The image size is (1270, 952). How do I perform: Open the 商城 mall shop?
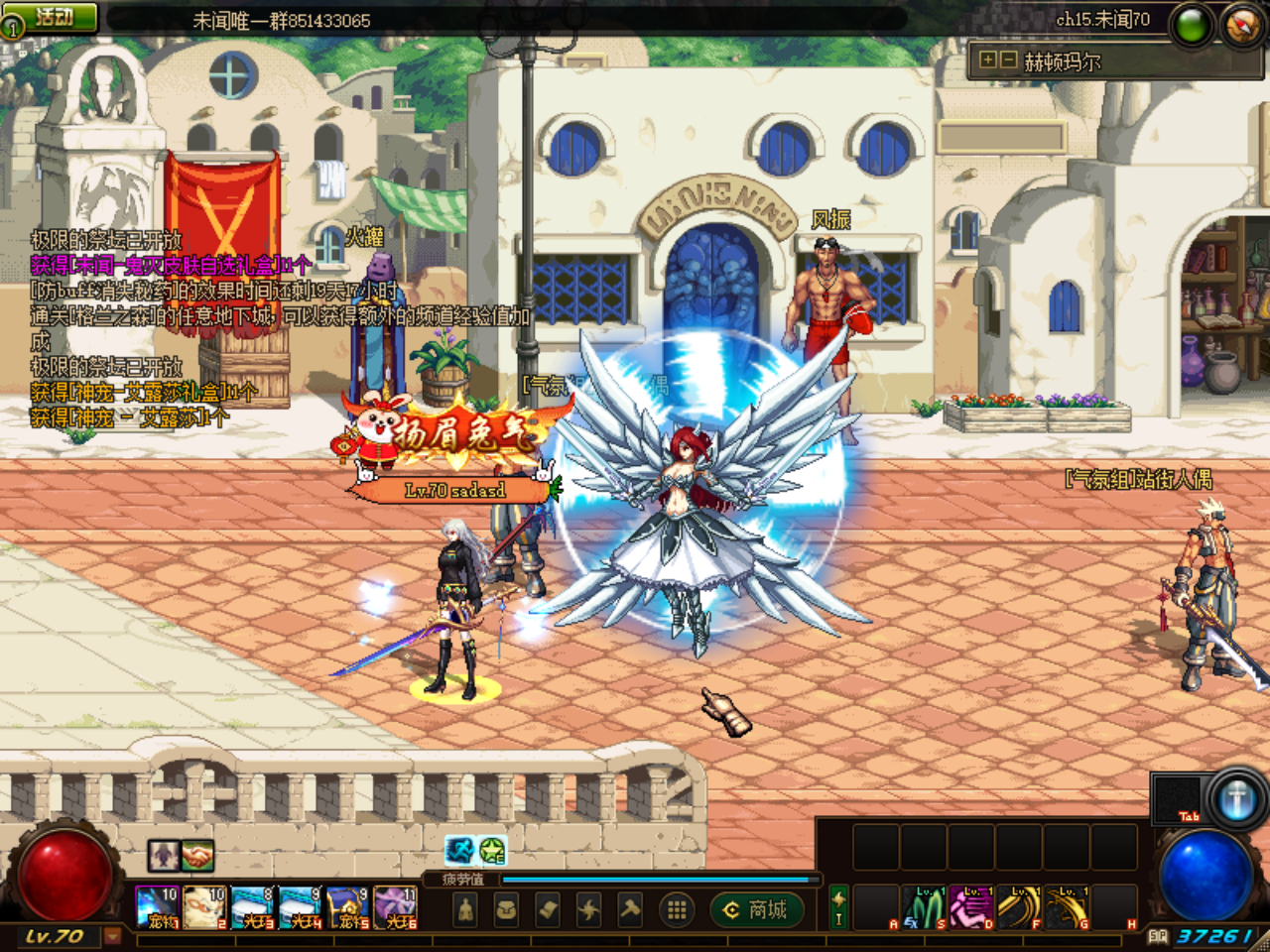[x=756, y=910]
